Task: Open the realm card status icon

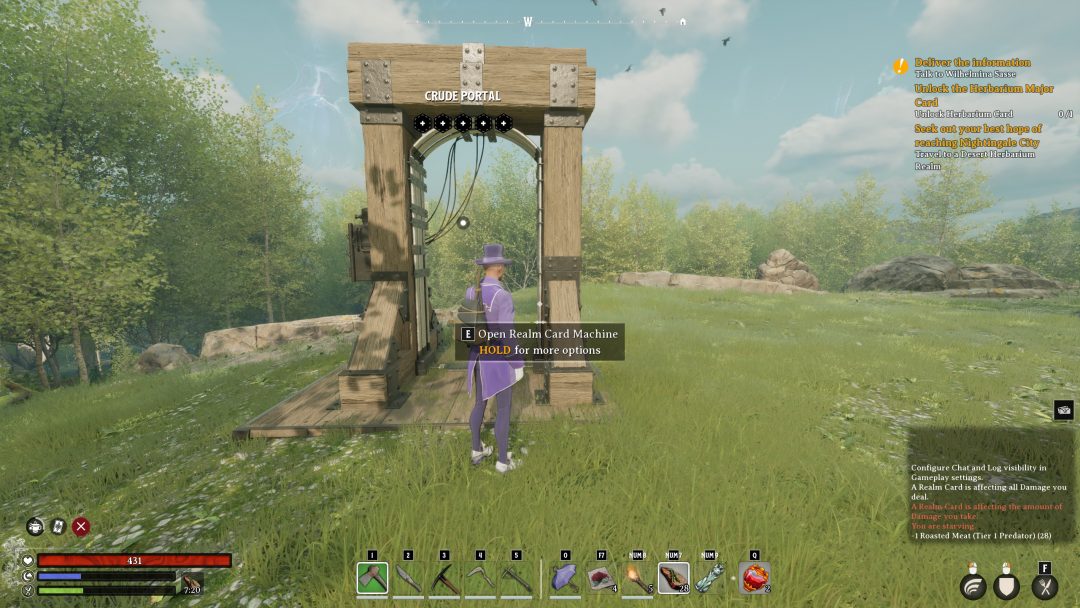Action: (58, 526)
